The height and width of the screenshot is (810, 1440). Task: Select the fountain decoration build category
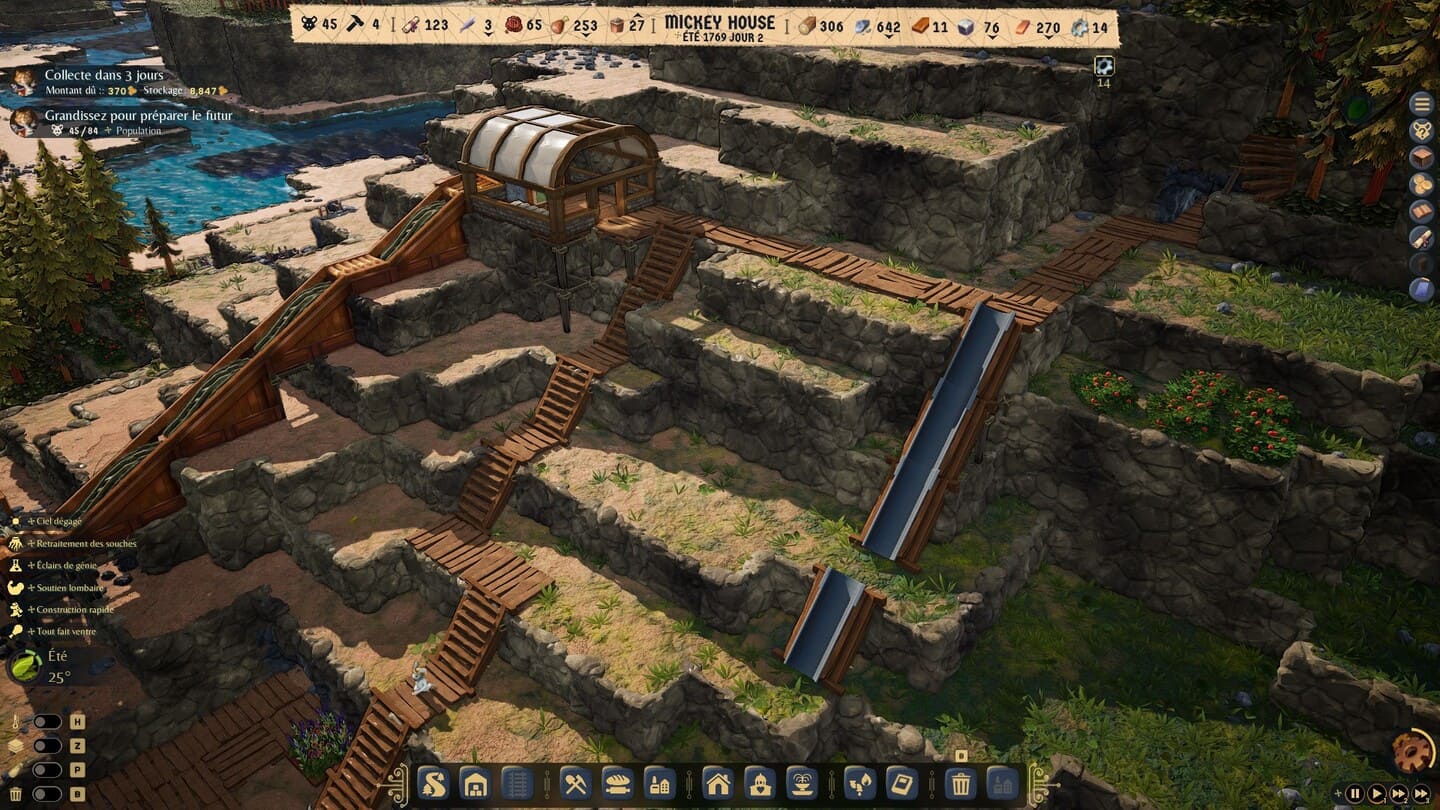coord(802,782)
